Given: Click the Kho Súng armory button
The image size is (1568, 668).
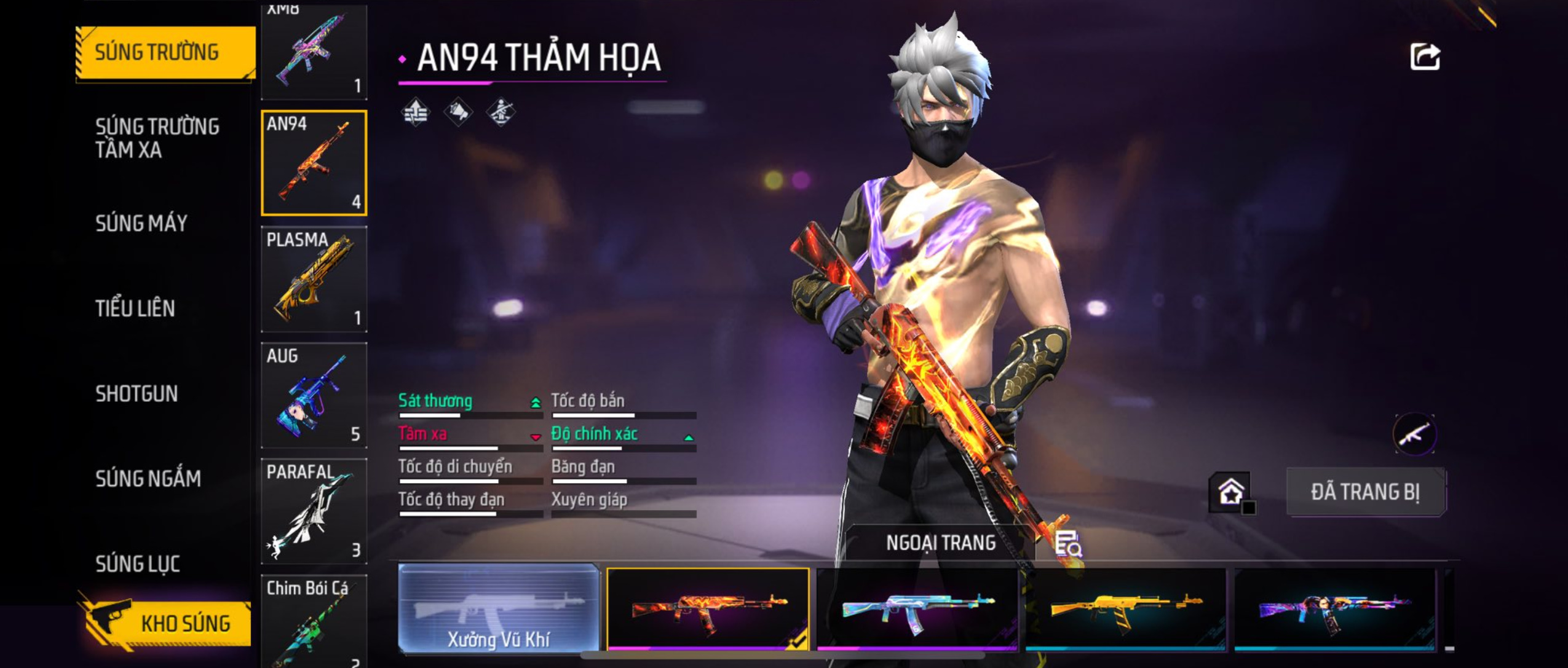Looking at the screenshot, I should [166, 623].
